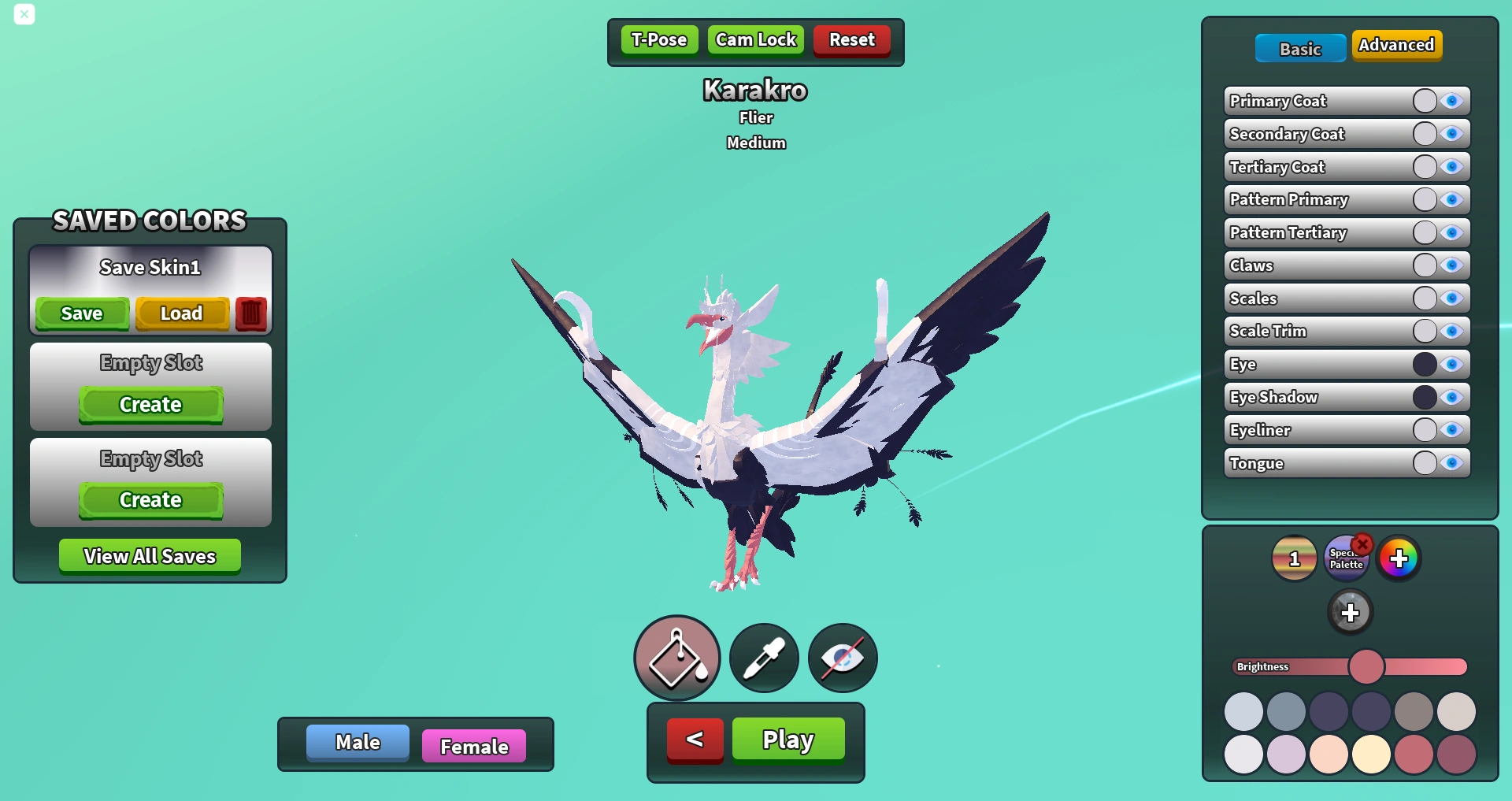The height and width of the screenshot is (801, 1512).
Task: Select palette number 1
Action: pyautogui.click(x=1294, y=557)
